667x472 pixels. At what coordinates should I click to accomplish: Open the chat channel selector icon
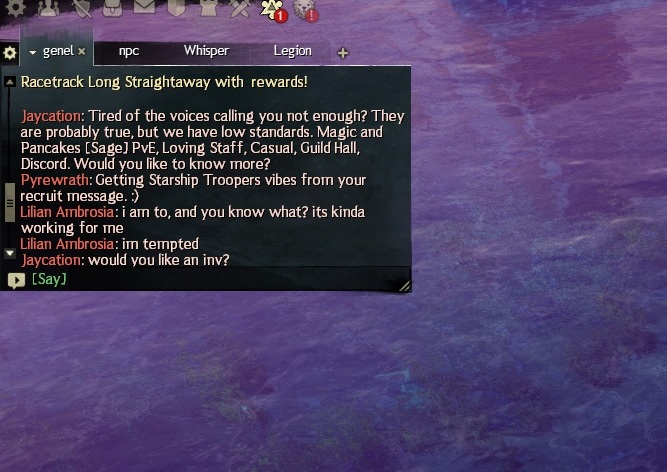(x=15, y=280)
